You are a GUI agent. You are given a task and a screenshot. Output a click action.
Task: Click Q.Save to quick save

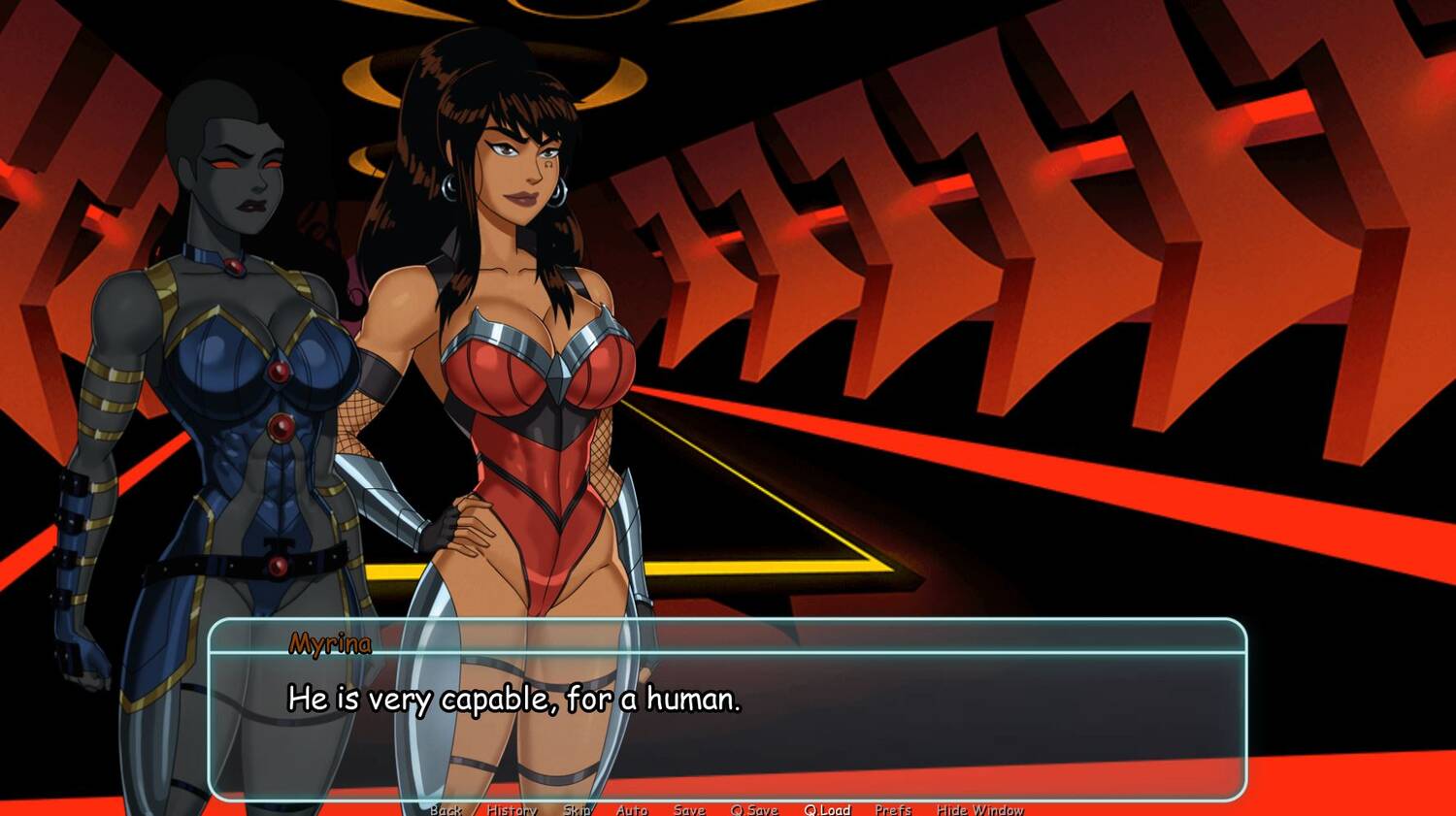point(754,810)
